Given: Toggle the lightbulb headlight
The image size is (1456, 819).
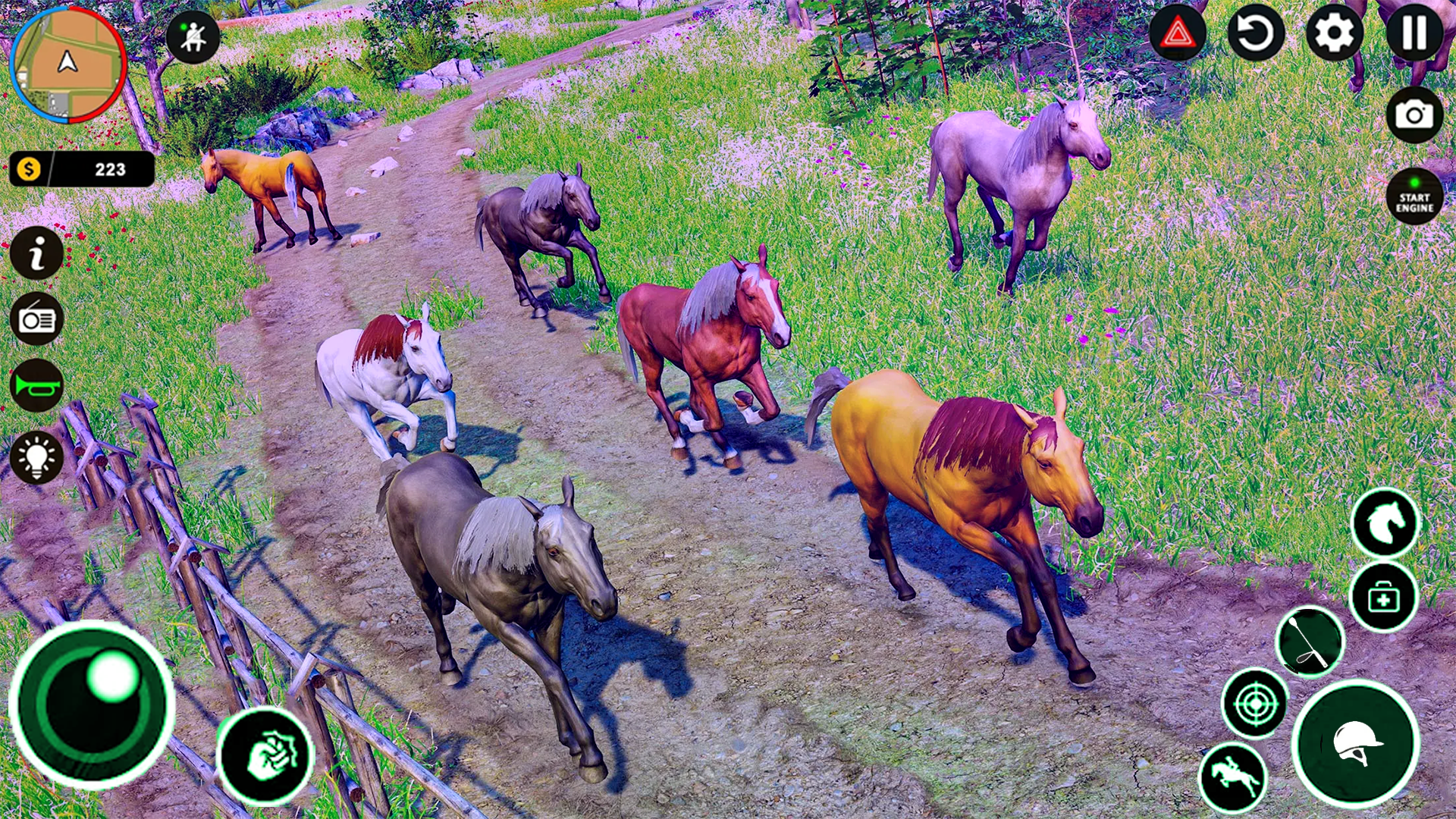Looking at the screenshot, I should (x=36, y=455).
